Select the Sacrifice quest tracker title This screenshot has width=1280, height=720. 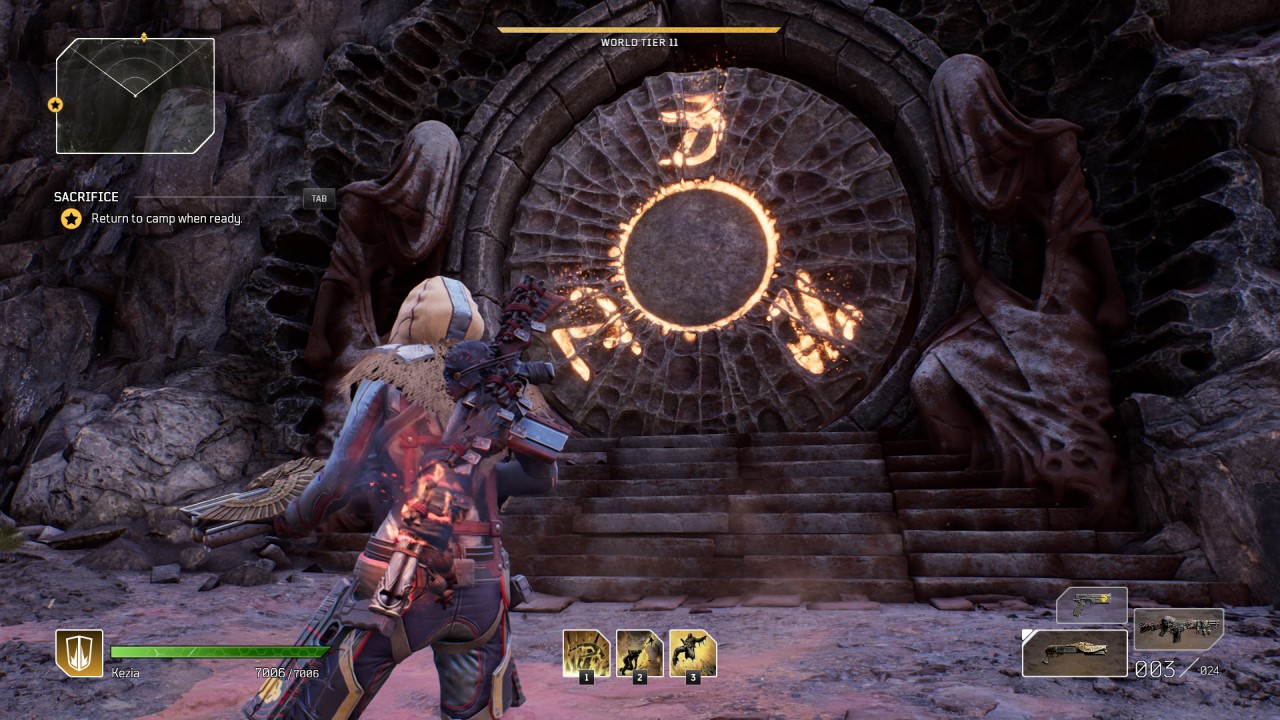(86, 197)
